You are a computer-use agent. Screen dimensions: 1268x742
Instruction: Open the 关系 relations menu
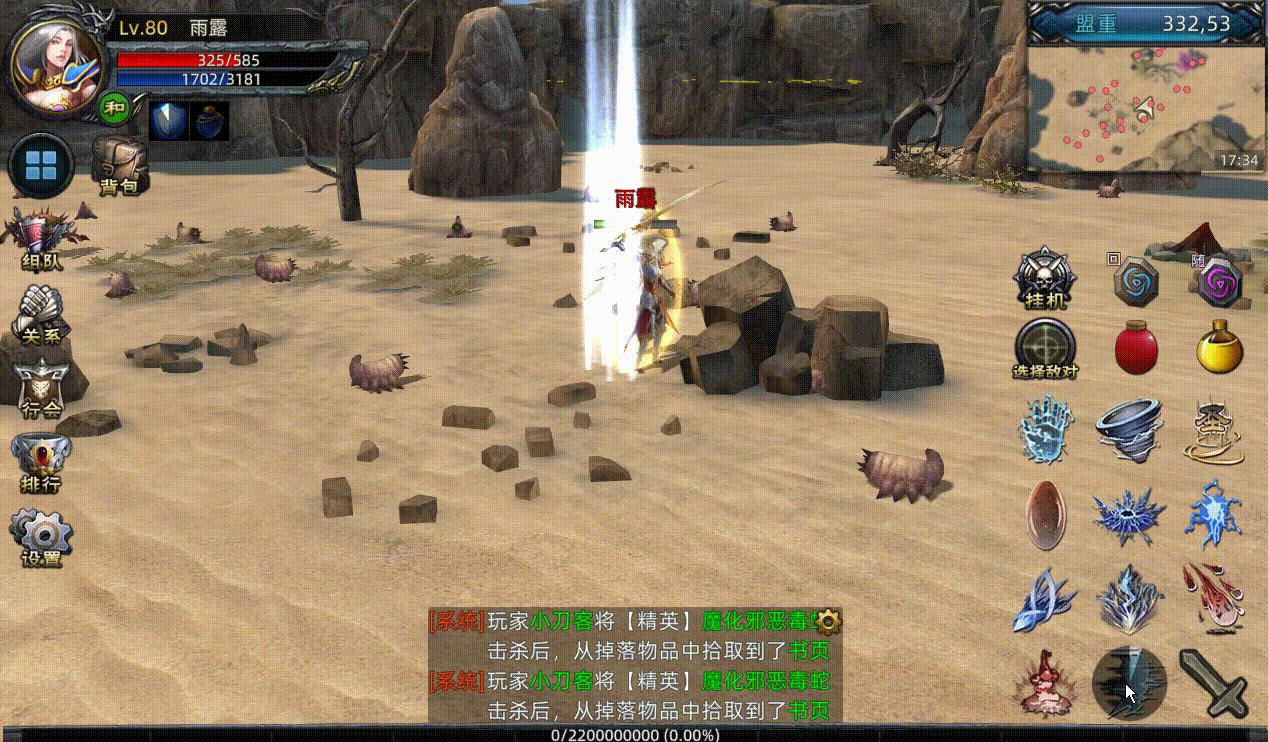click(42, 313)
